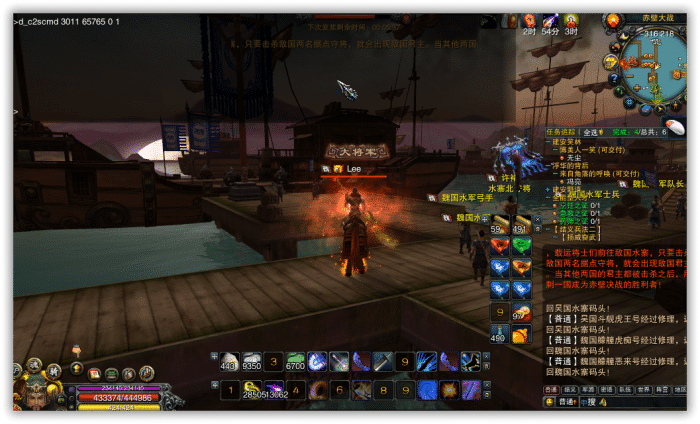Use the white stone item with count 443
The height and width of the screenshot is (424, 700).
coord(229,361)
